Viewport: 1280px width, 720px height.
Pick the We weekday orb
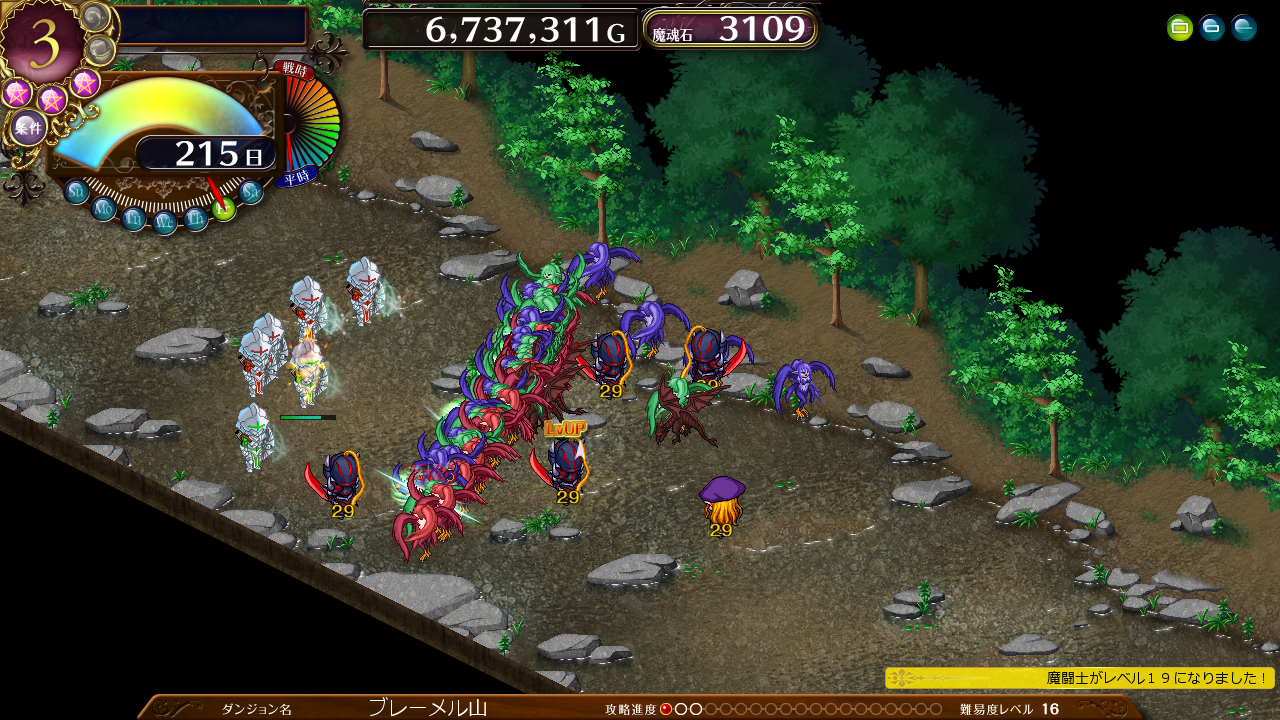(166, 223)
